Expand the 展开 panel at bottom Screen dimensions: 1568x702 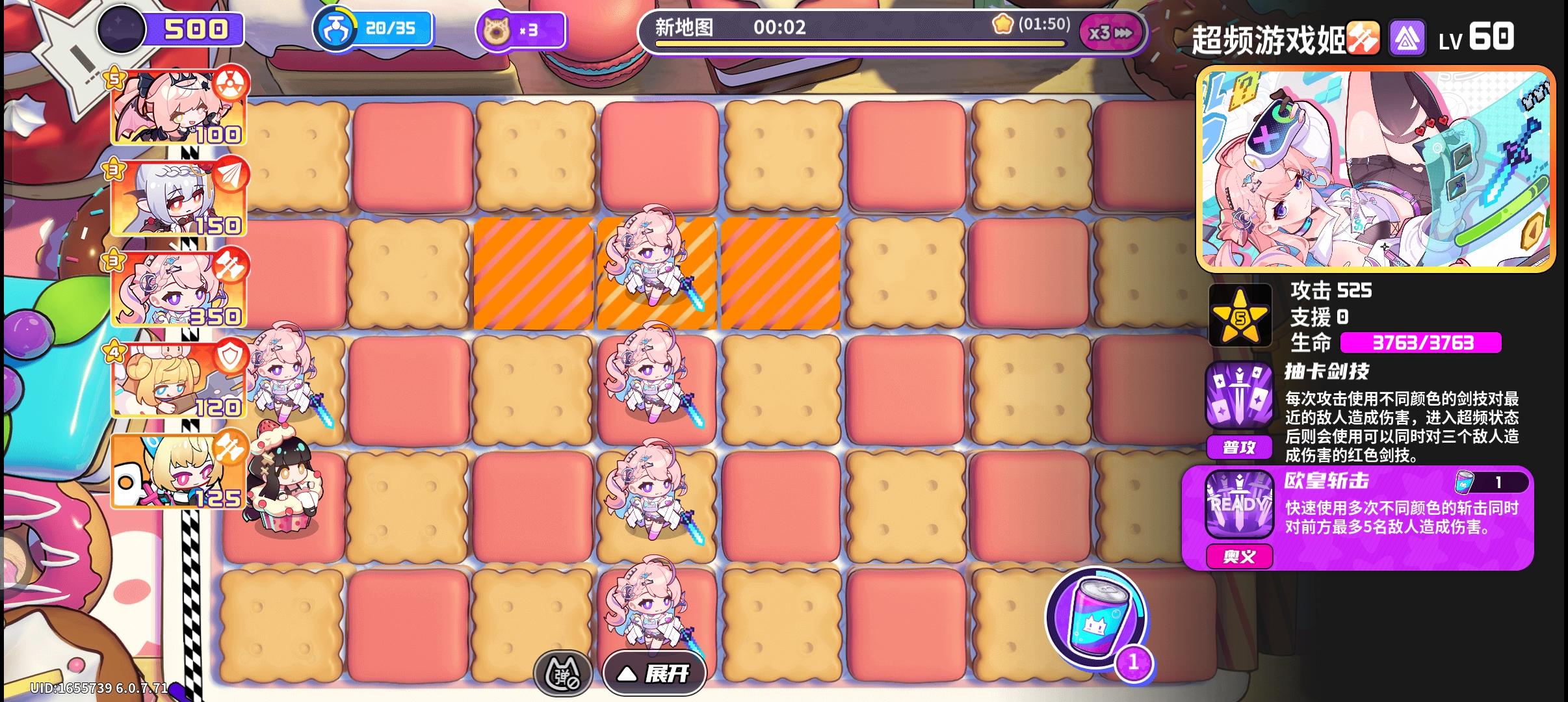pos(654,674)
